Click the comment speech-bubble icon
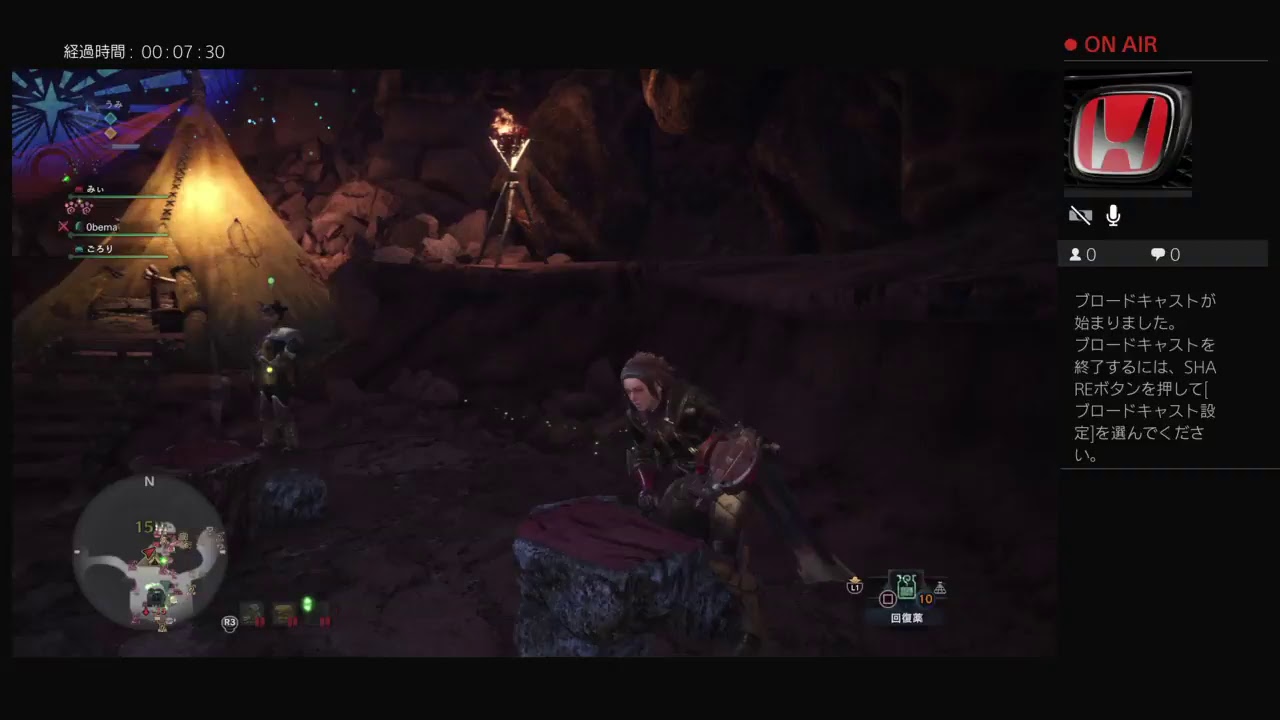 tap(1157, 254)
